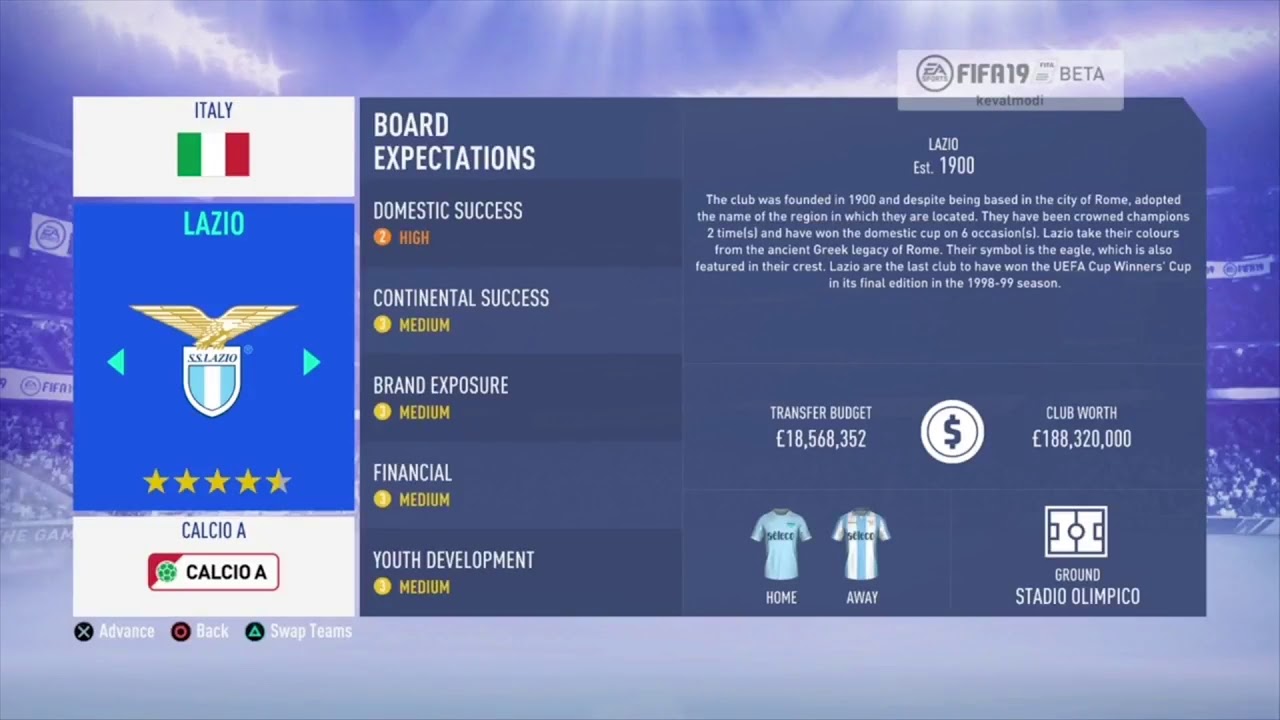Click the dollar coin budget icon
The height and width of the screenshot is (720, 1280).
coord(952,431)
